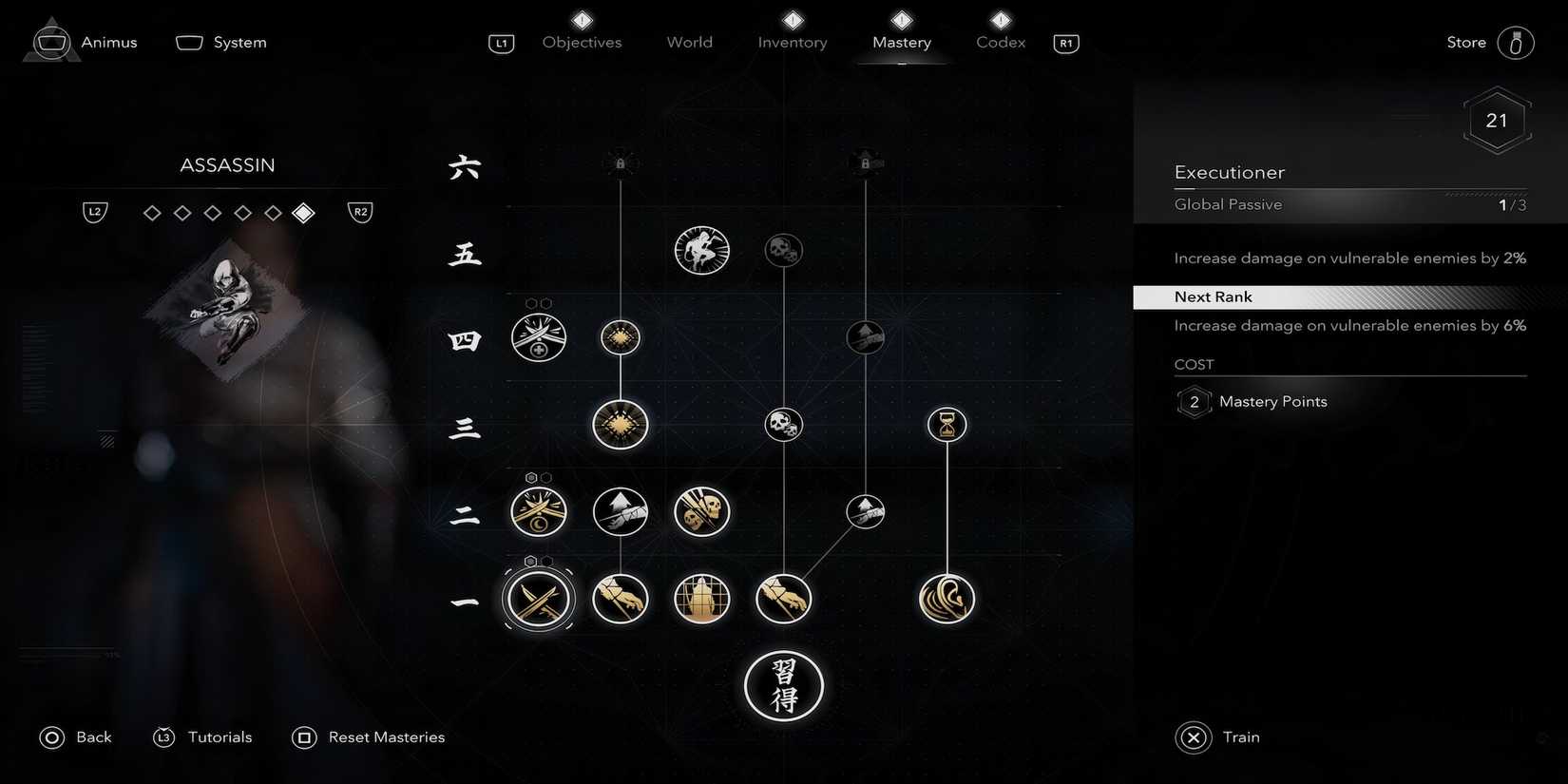Screen dimensions: 1568x784
Task: Click the Store controller icon
Action: pos(1517,42)
